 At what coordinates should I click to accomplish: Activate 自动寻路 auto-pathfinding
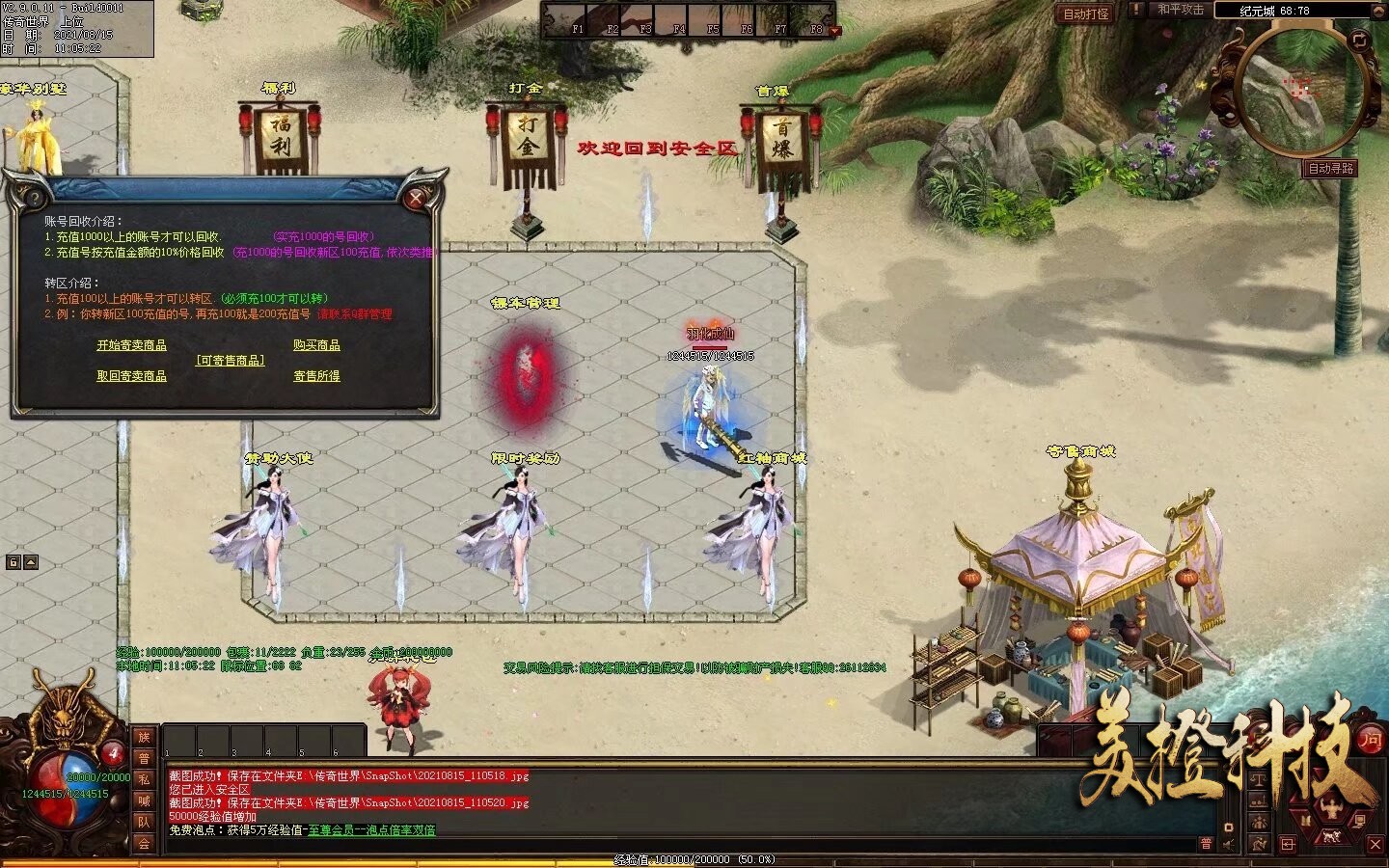tap(1330, 169)
